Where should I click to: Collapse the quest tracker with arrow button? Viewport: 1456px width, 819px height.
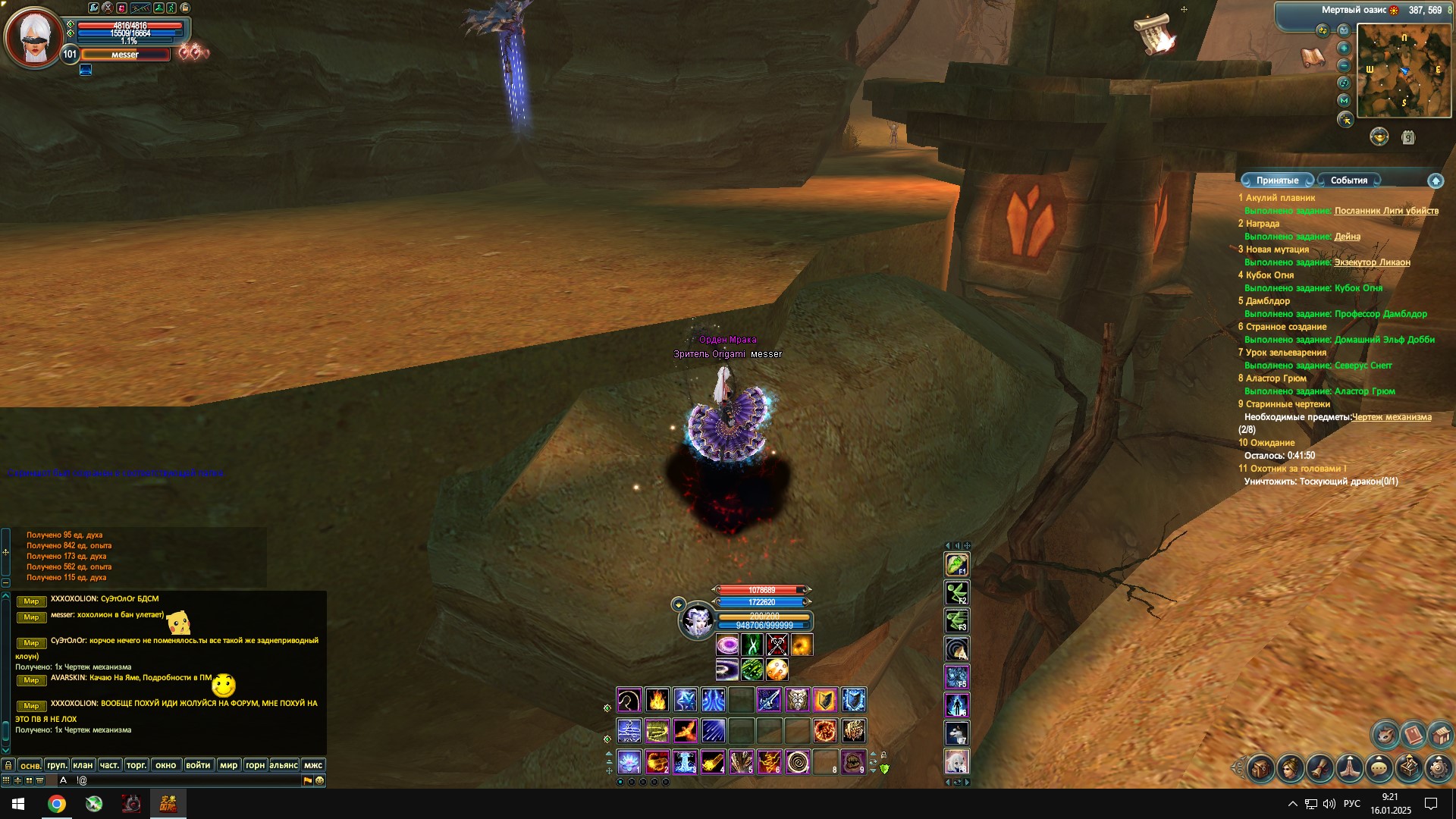point(1435,180)
